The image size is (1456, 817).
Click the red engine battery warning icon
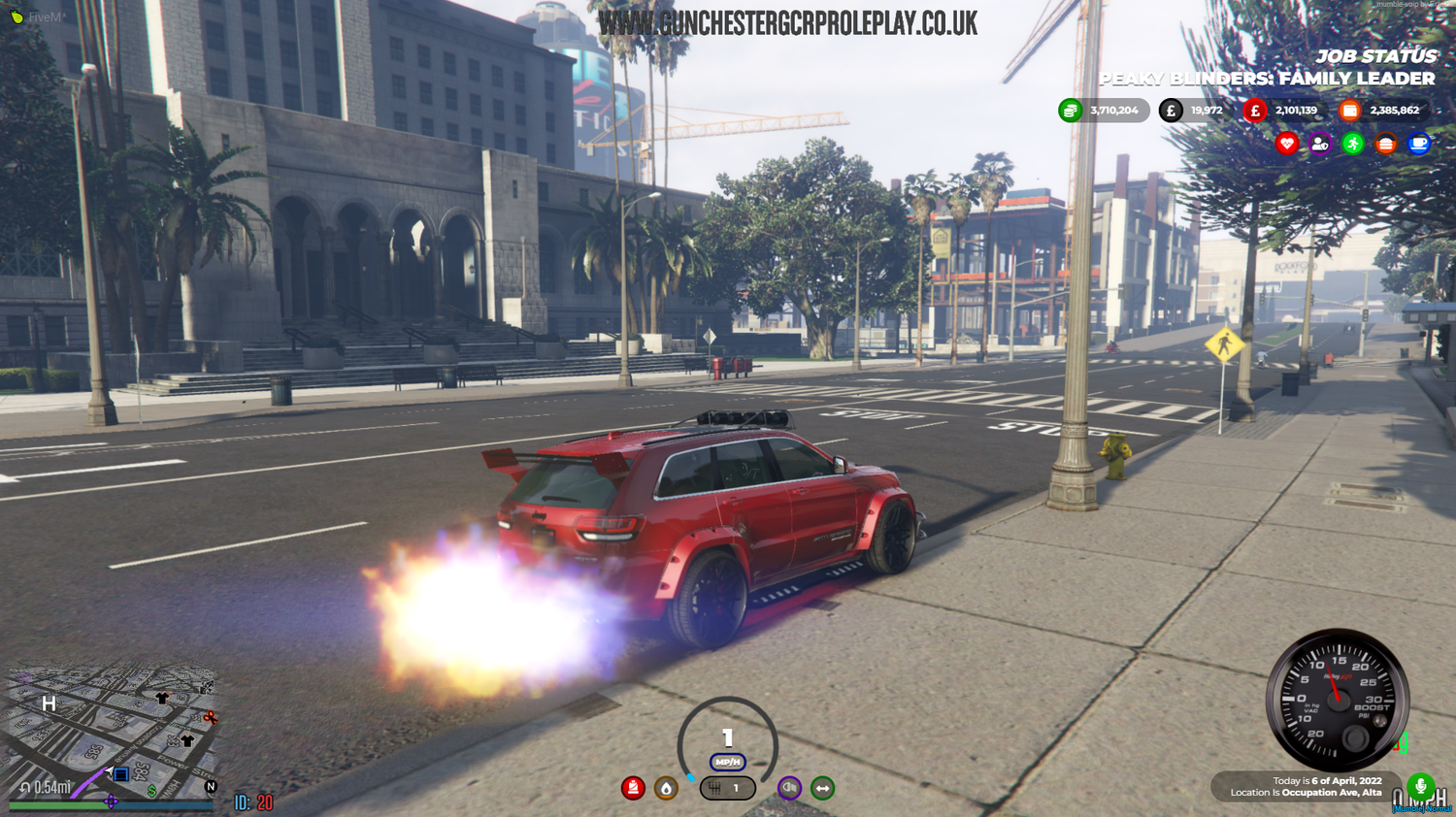pyautogui.click(x=634, y=788)
